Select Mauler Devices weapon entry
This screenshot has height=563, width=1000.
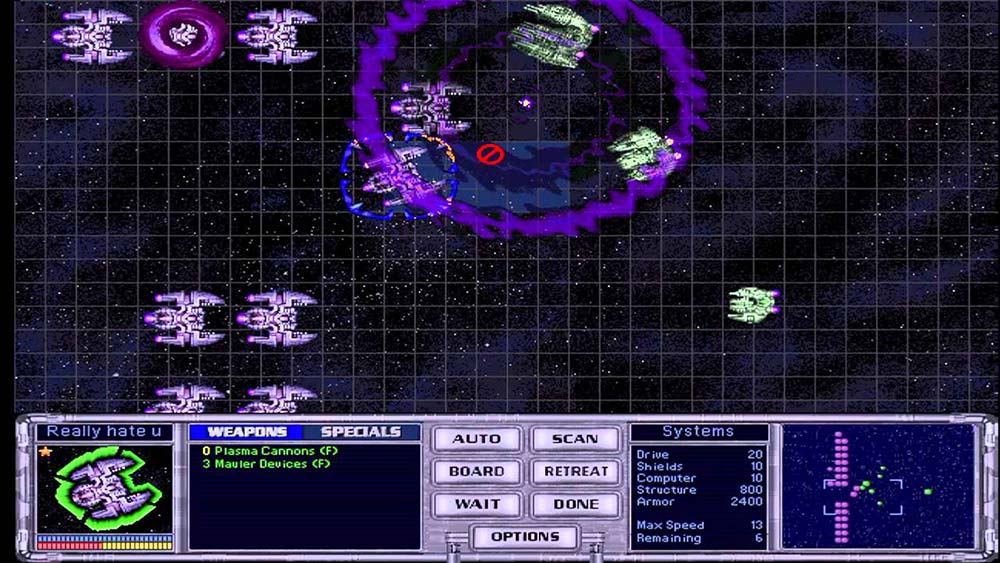265,463
